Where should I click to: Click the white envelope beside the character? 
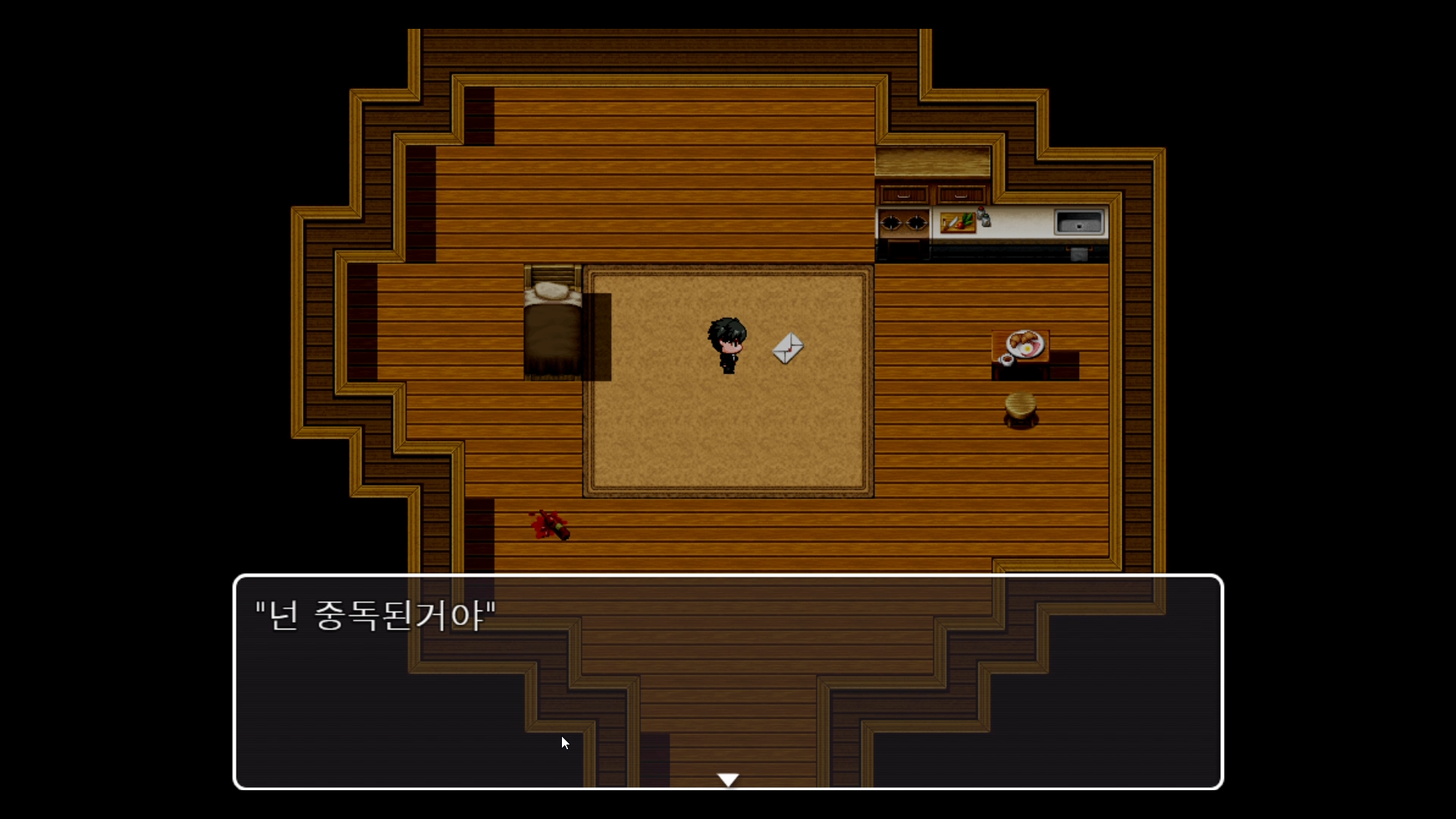click(x=786, y=348)
